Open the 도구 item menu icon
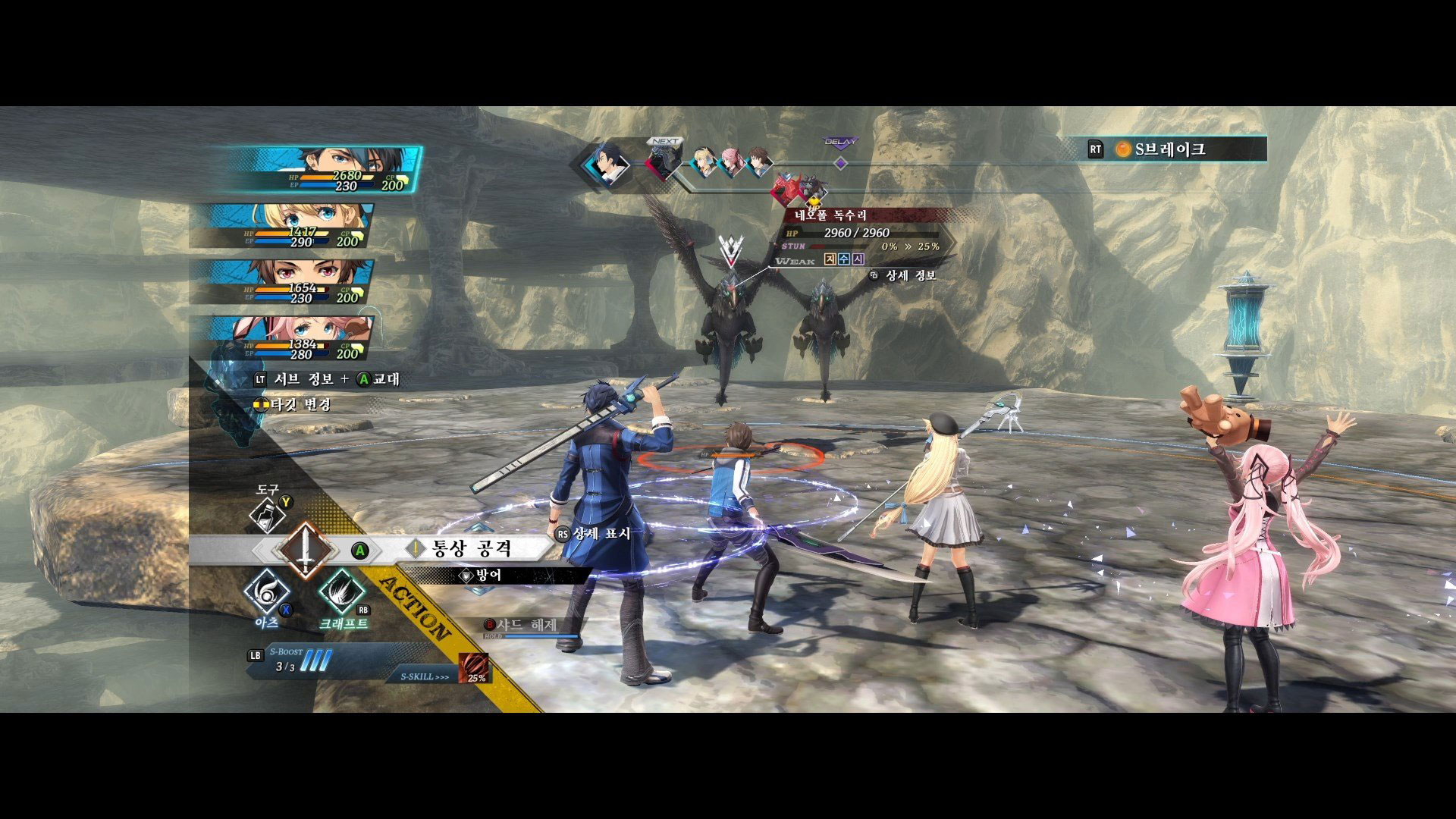Viewport: 1456px width, 819px height. pos(268,515)
